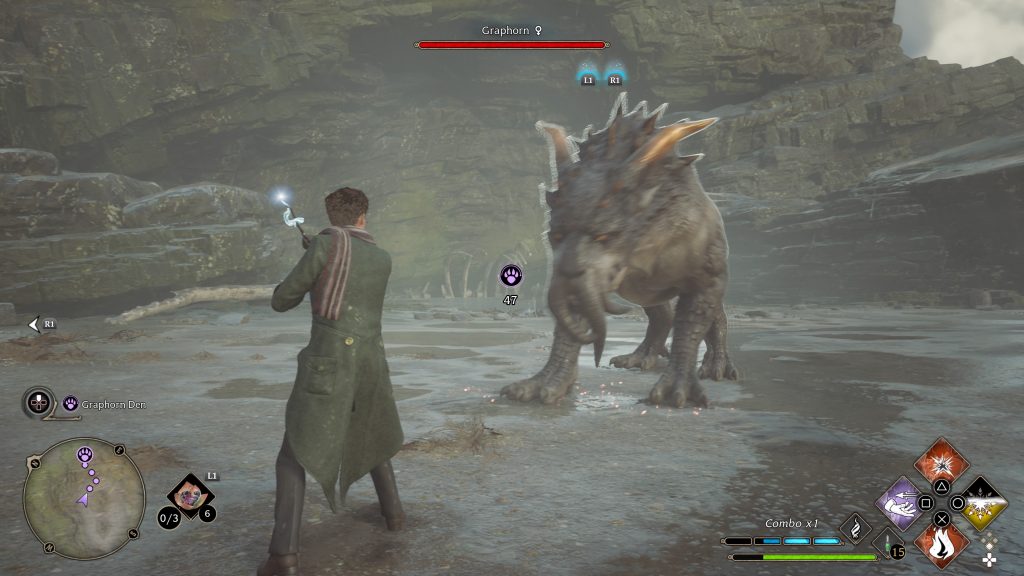The height and width of the screenshot is (576, 1024).
Task: Click the purple paw beast marker
Action: pyautogui.click(x=510, y=276)
